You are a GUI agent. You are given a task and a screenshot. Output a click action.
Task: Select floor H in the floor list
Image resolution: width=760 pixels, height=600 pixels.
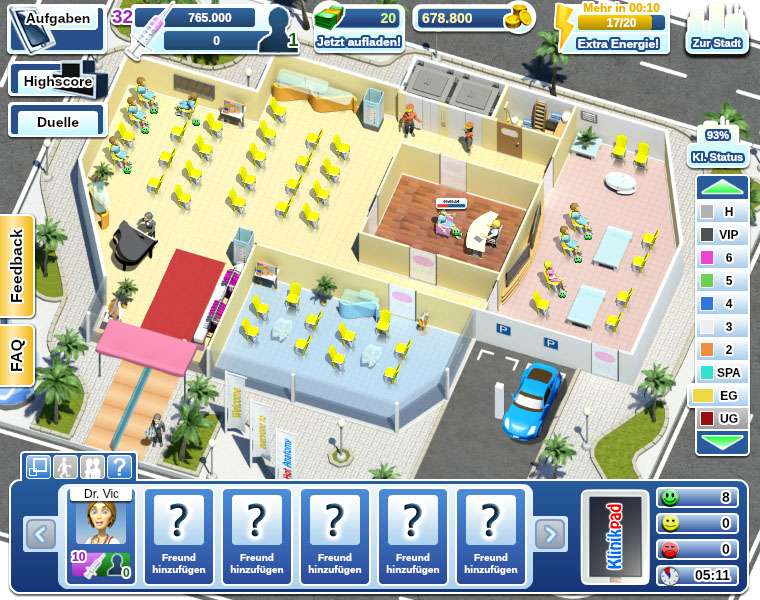tap(722, 211)
